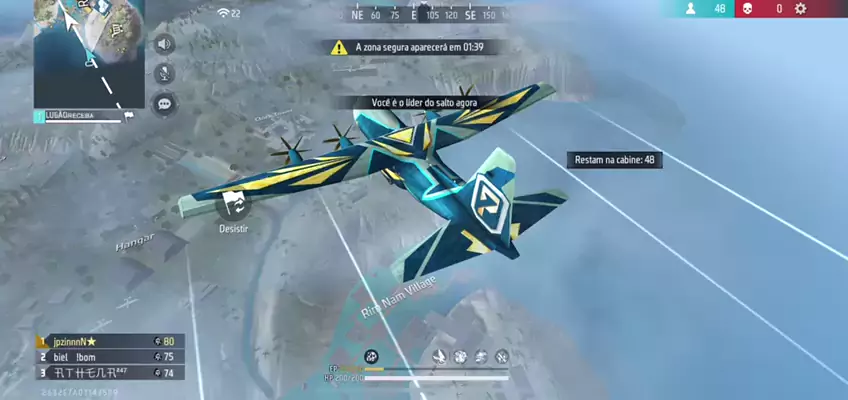Screen dimensions: 848x400
Task: Open settings via the gear icon
Action: 800,9
